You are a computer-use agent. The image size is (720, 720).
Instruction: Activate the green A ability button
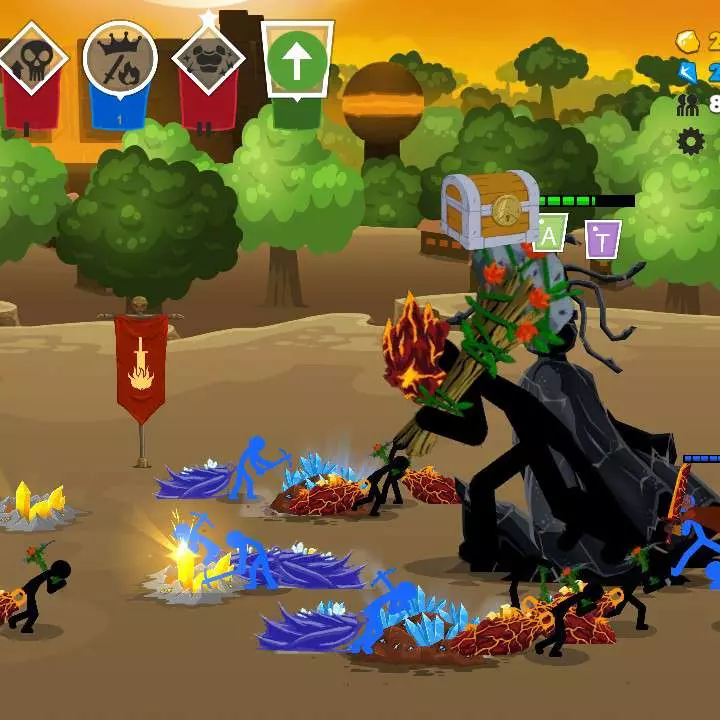pos(549,237)
